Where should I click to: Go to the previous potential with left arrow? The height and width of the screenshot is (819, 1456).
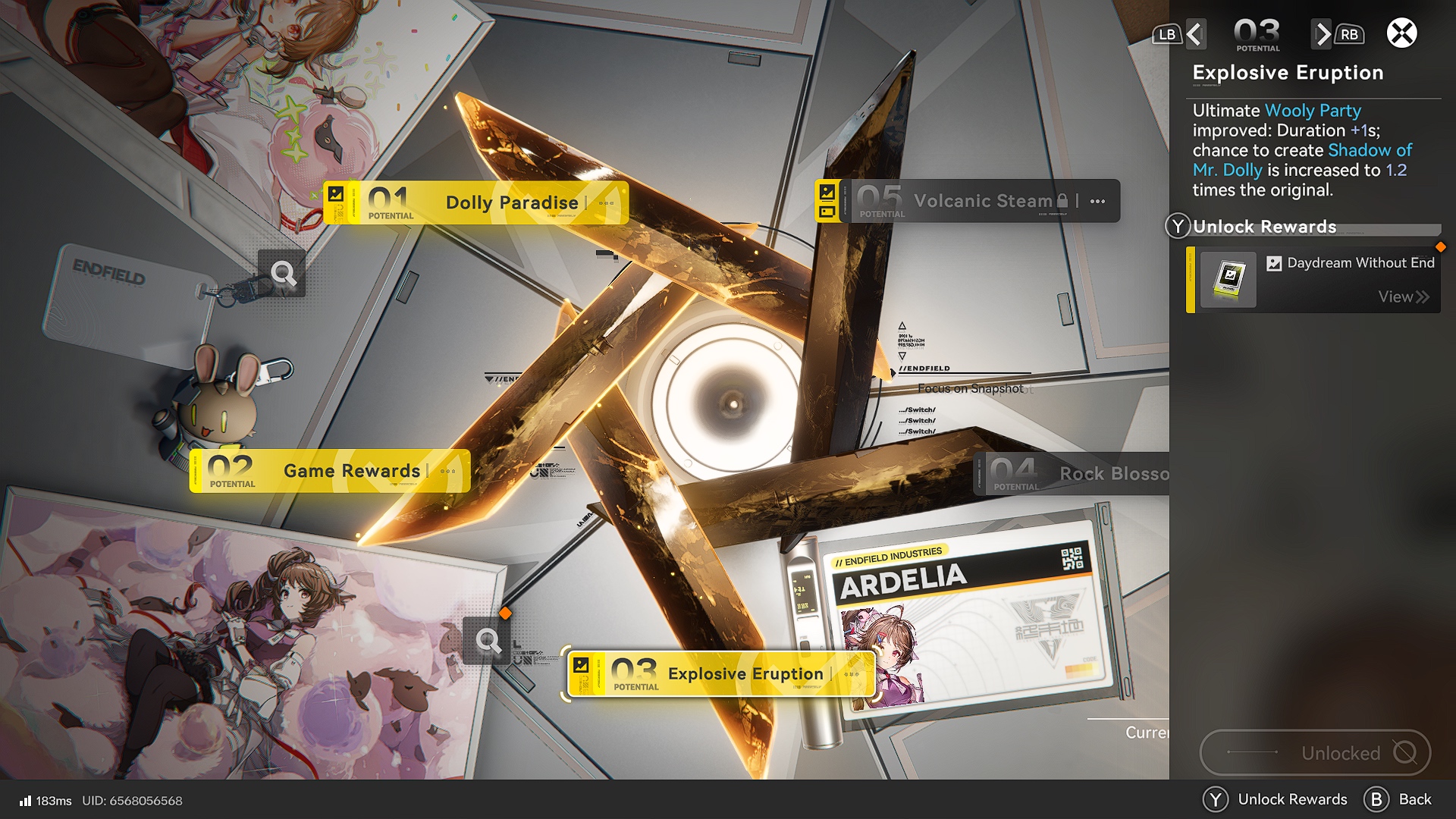[x=1195, y=34]
